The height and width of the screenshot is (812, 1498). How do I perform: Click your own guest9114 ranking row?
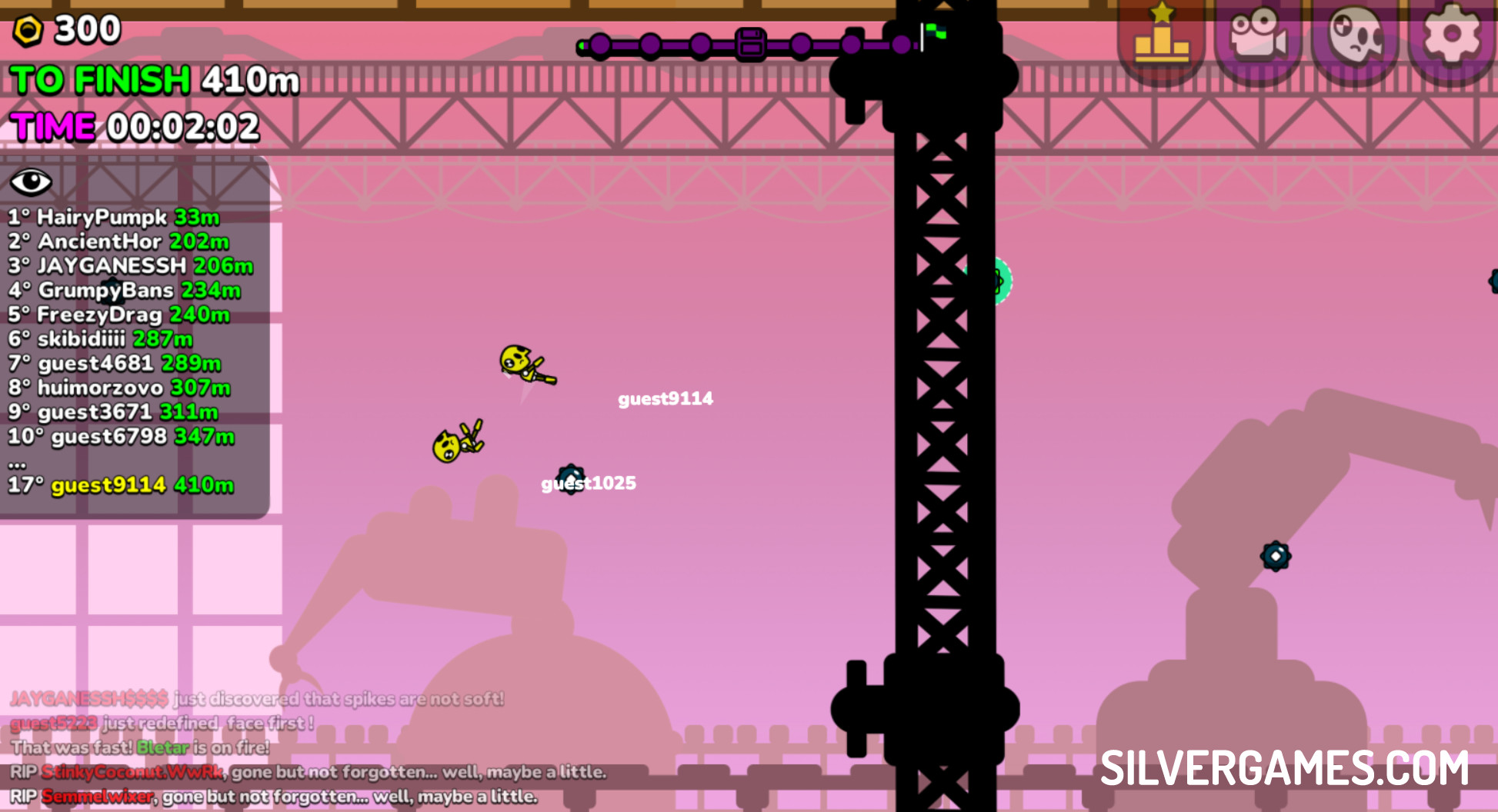click(x=121, y=485)
